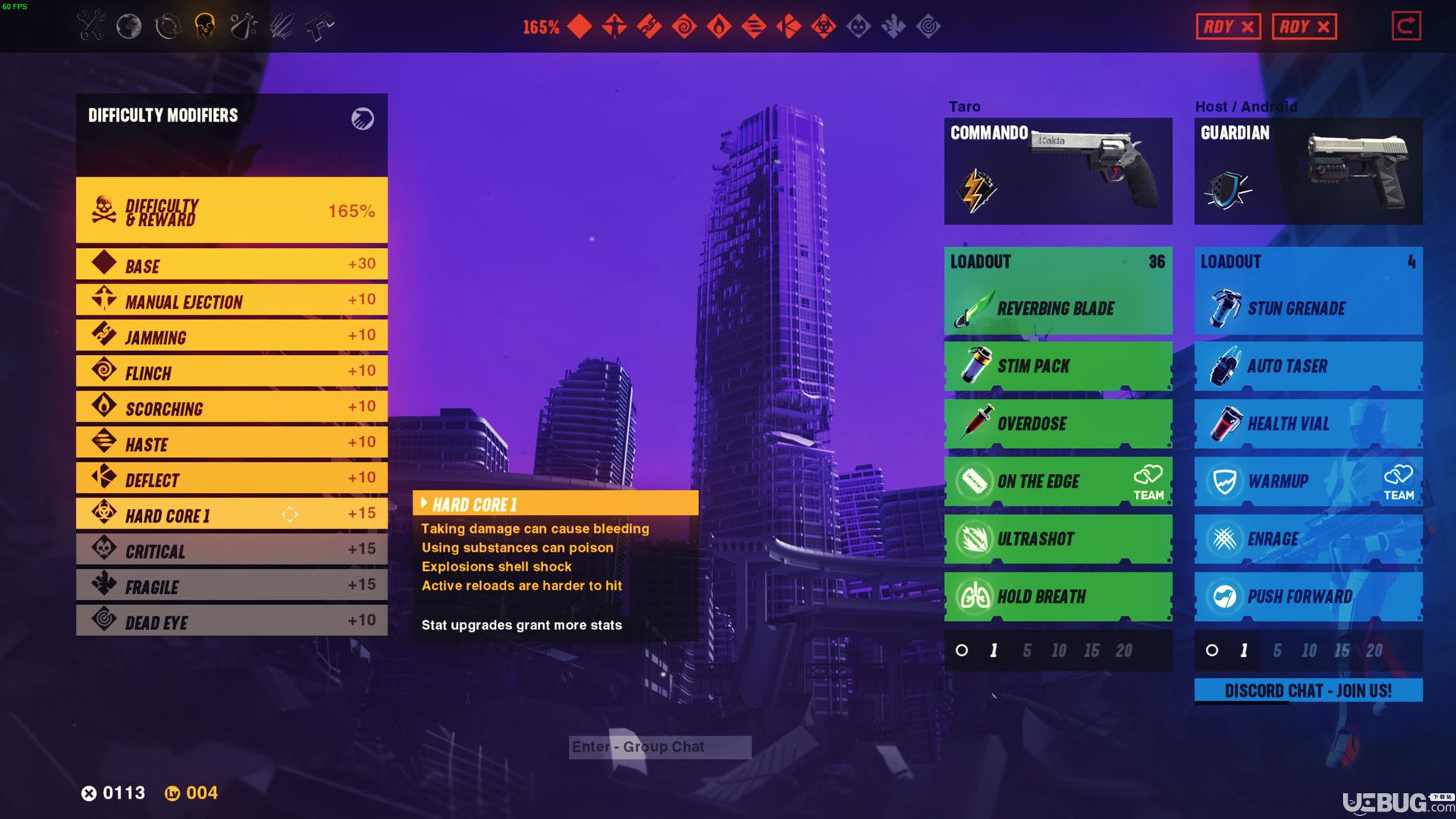This screenshot has height=819, width=1456.
Task: Select the Hard Core 1 modifier
Action: point(231,514)
